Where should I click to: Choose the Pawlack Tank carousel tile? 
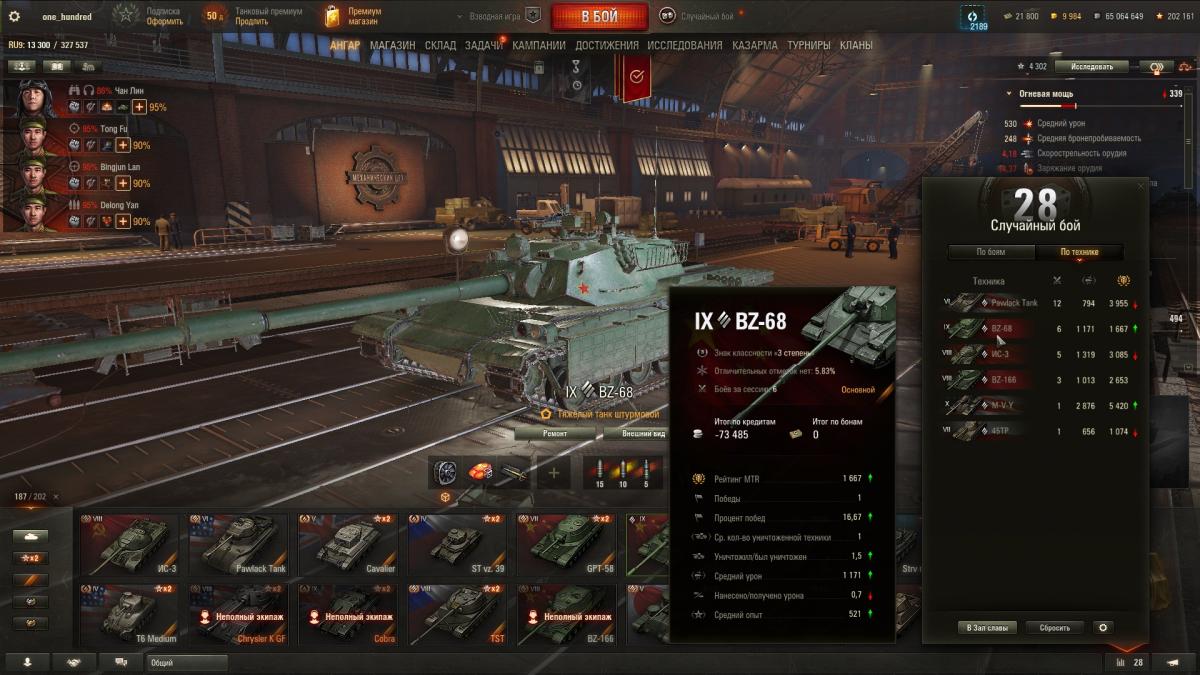click(x=238, y=545)
